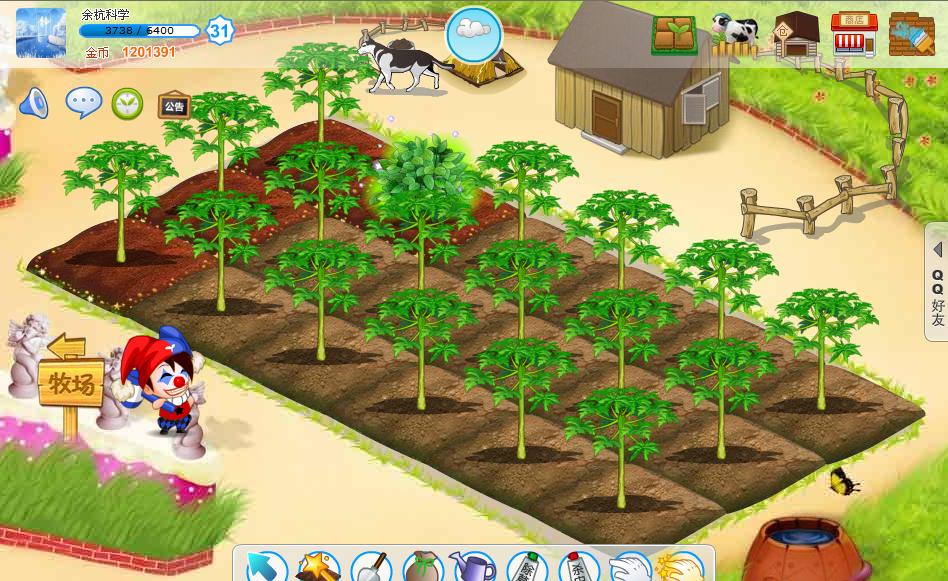Open the 公告 announcement board
This screenshot has width=948, height=581.
[x=173, y=105]
